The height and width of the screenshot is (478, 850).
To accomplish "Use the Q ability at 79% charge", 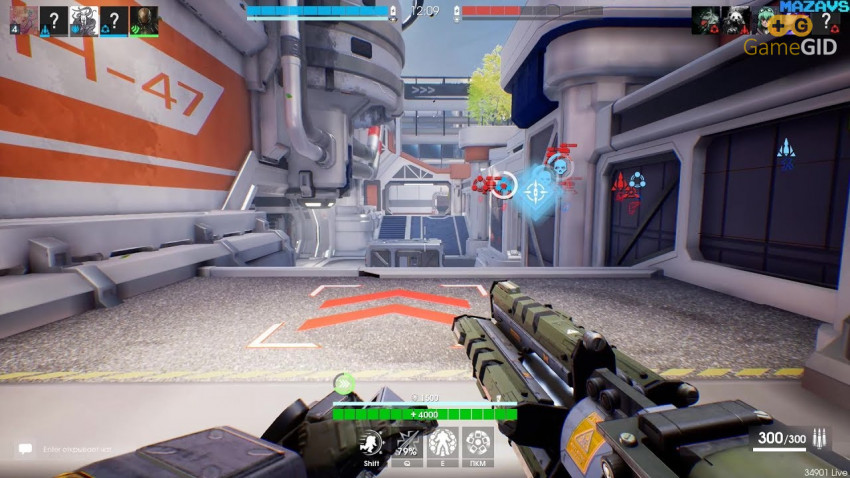I will tap(407, 442).
